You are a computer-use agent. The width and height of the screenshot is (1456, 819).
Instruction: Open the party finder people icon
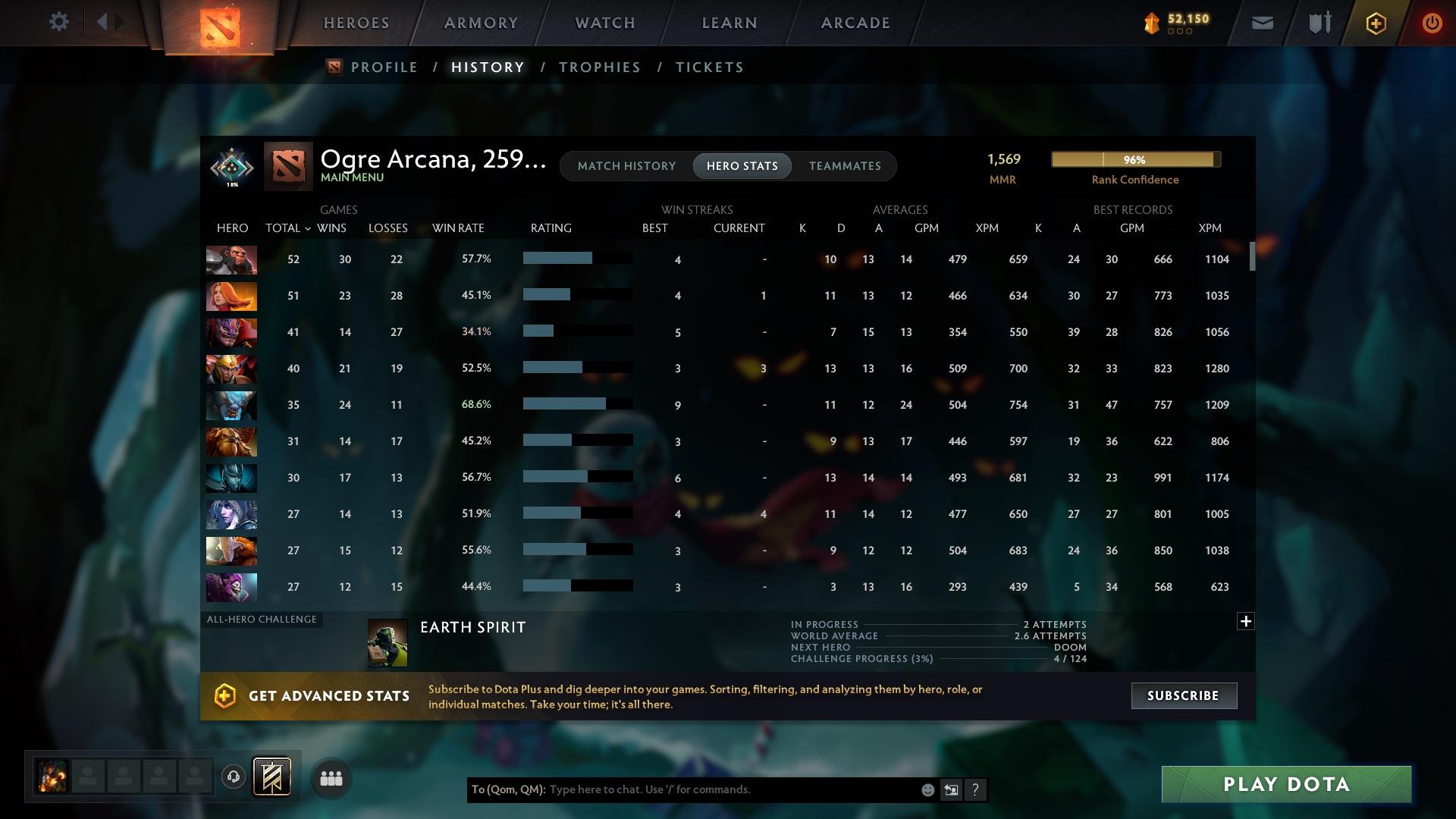331,777
